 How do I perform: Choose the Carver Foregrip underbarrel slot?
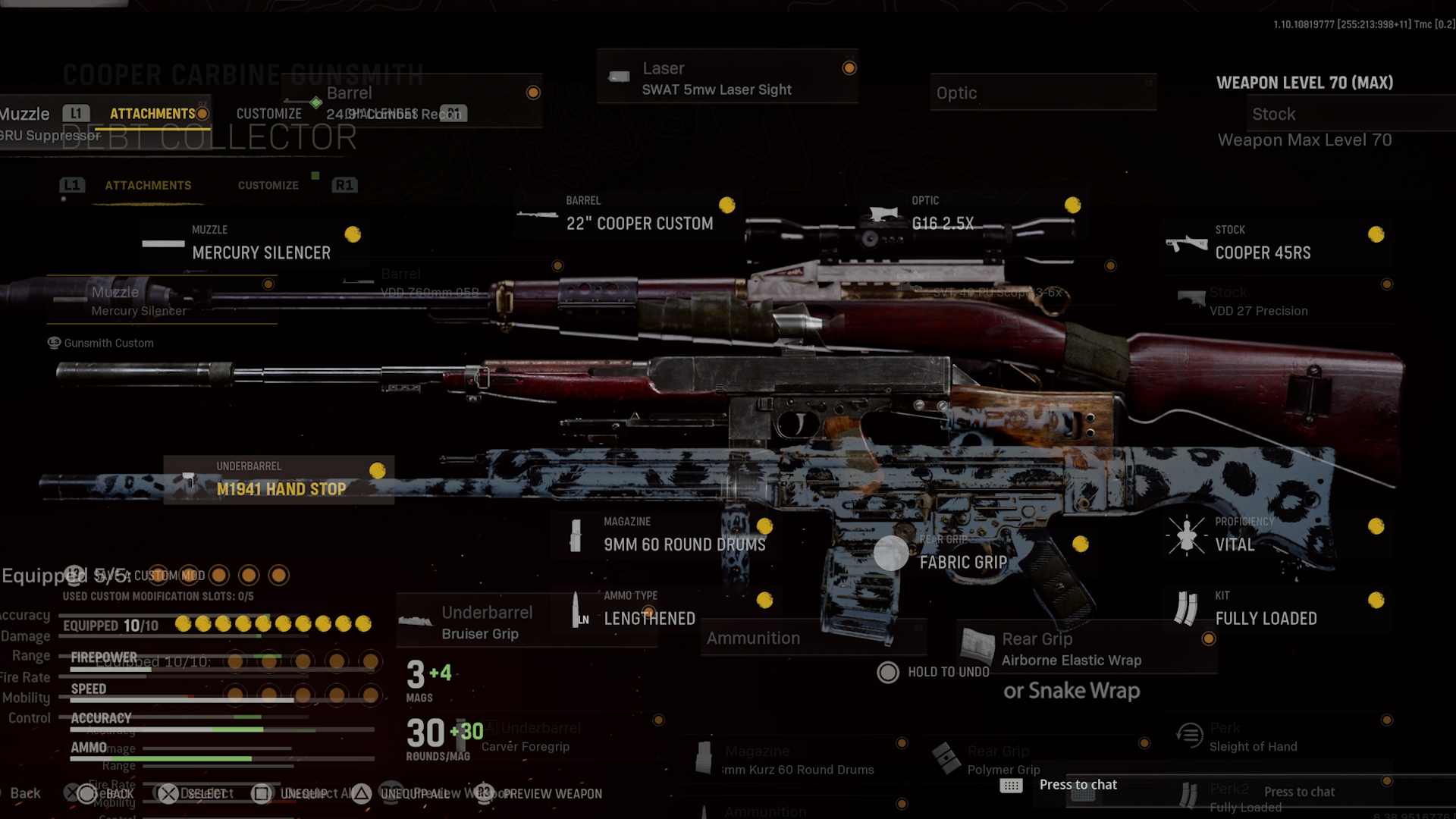525,746
